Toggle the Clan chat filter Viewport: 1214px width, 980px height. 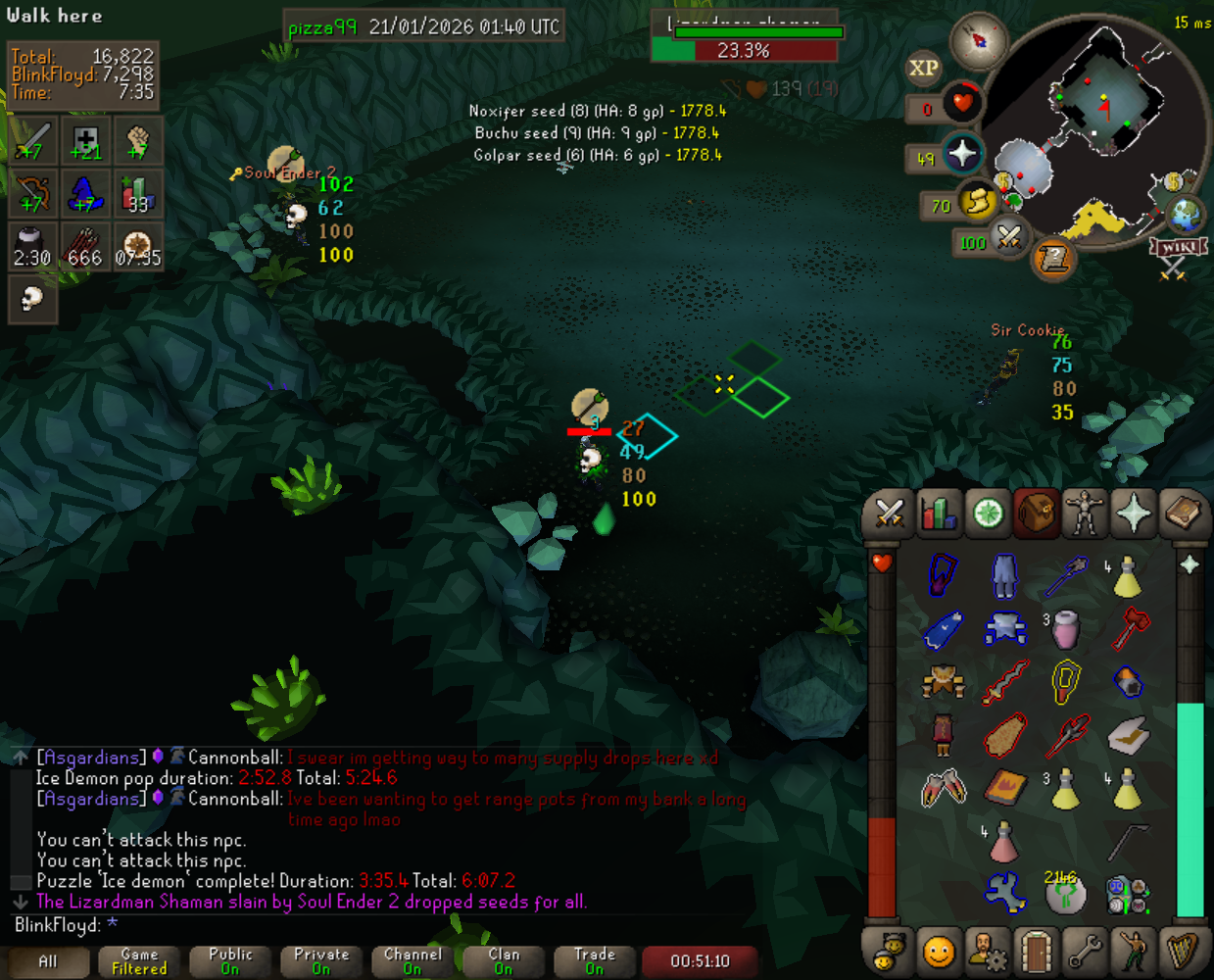(504, 961)
